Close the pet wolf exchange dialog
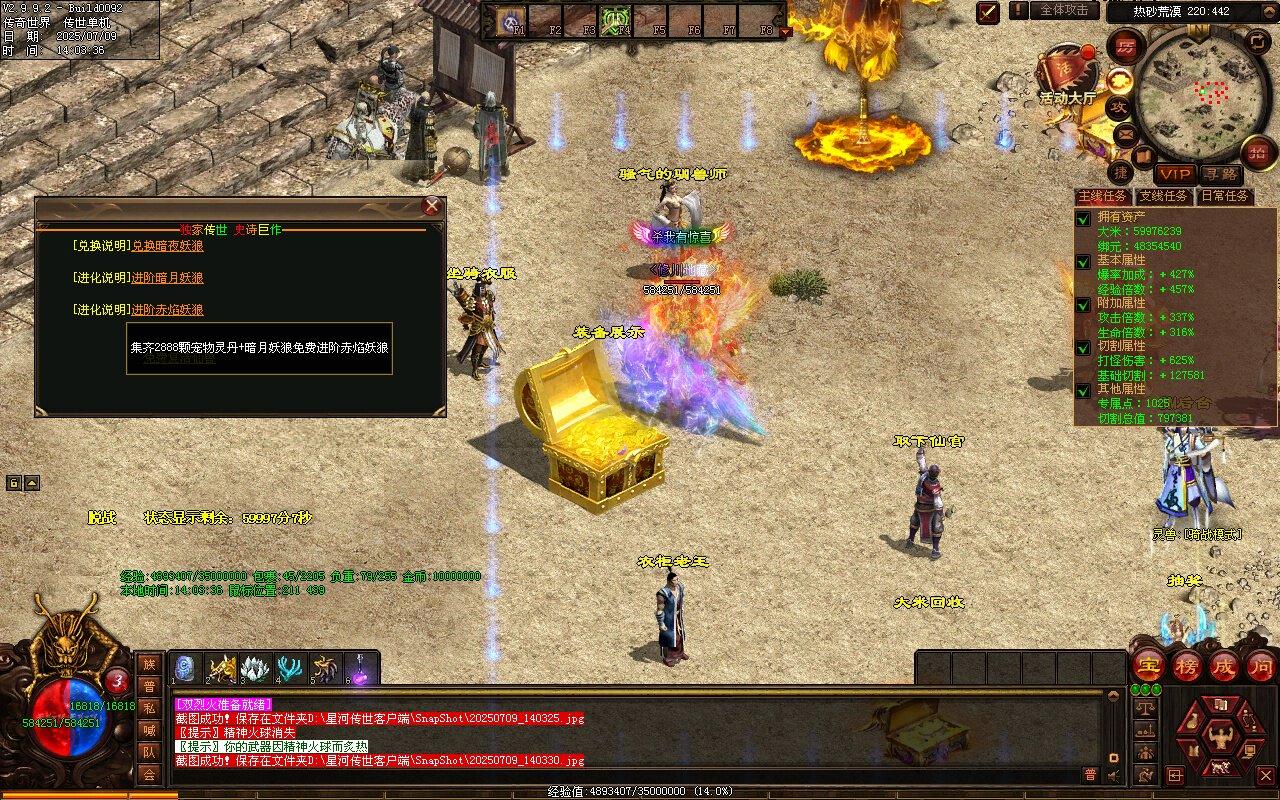 (x=432, y=206)
